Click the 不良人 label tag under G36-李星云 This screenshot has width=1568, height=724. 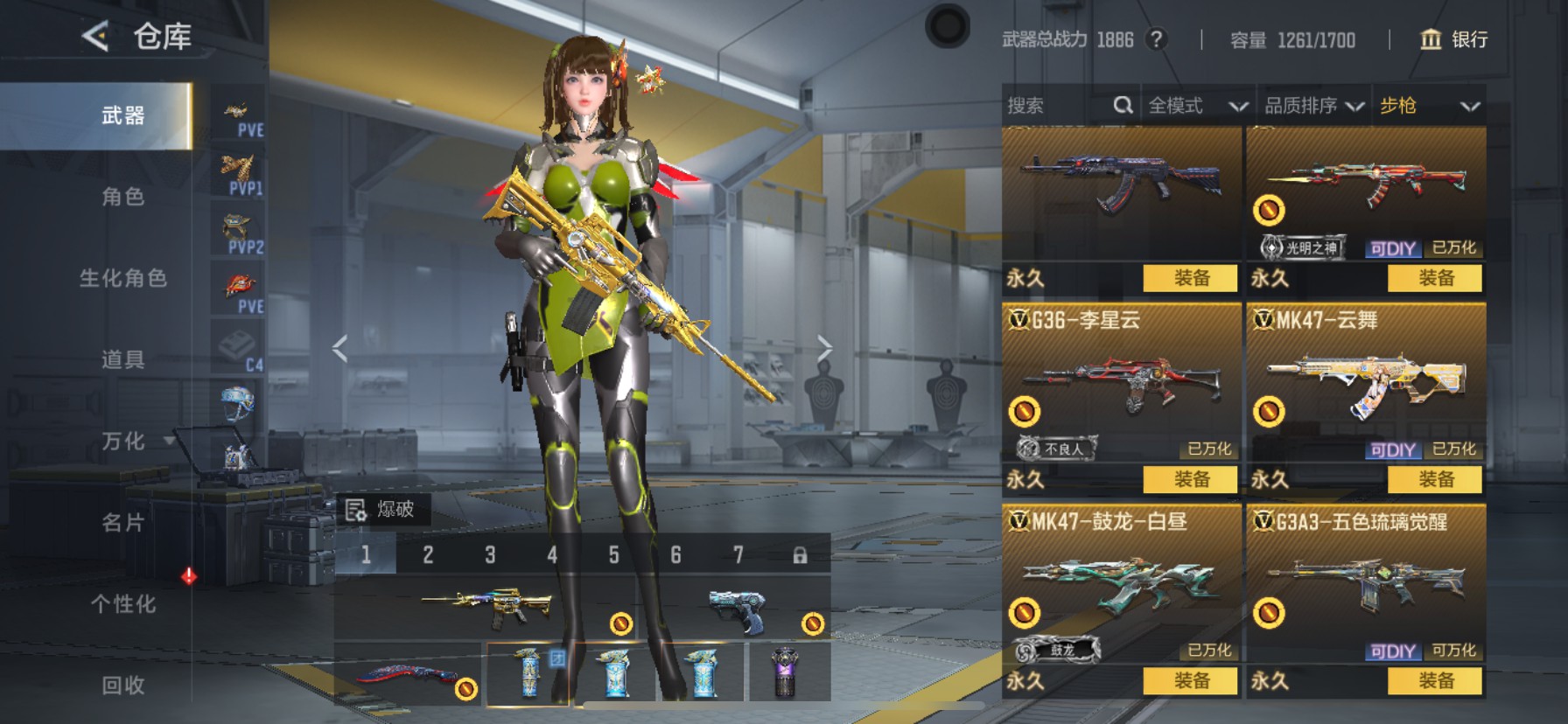pos(1059,449)
